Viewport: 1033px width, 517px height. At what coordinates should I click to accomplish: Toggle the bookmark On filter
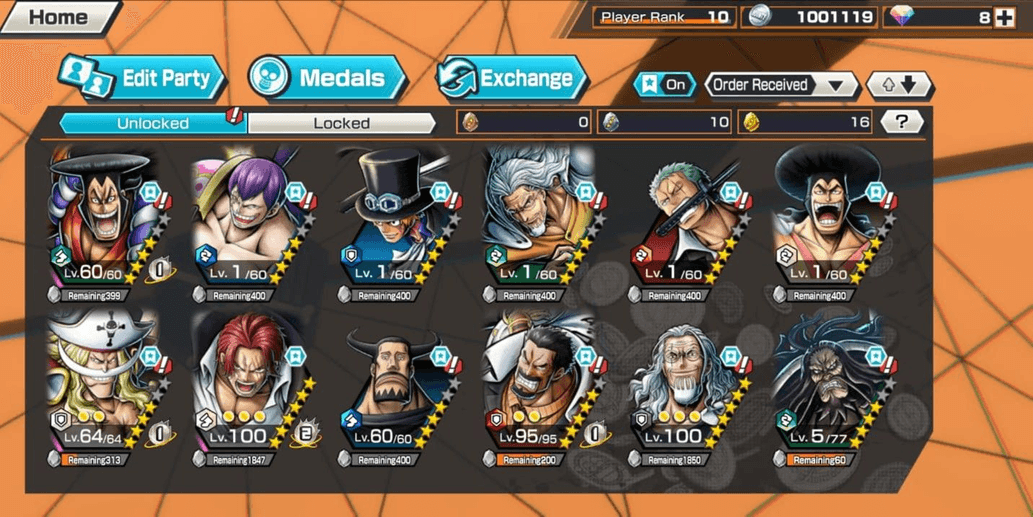pyautogui.click(x=664, y=85)
